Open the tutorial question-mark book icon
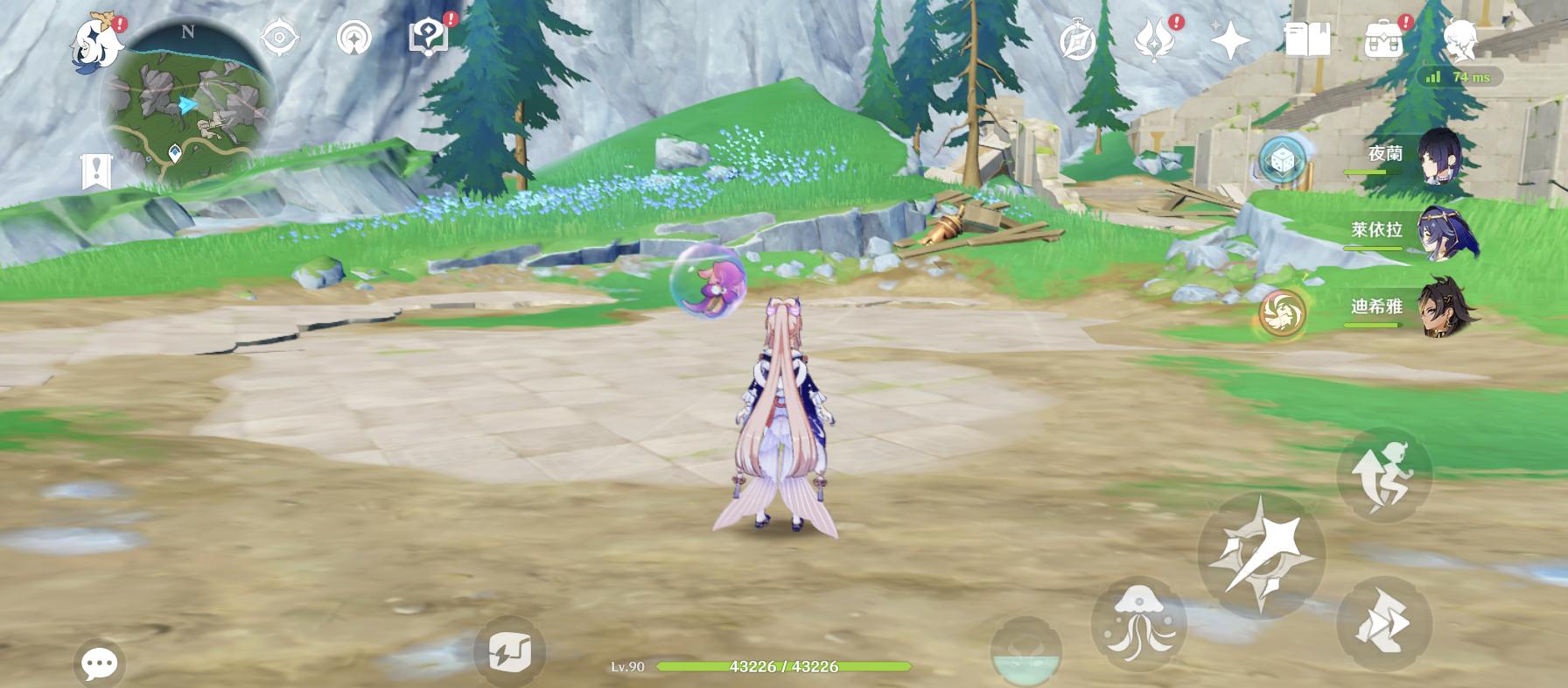 429,37
